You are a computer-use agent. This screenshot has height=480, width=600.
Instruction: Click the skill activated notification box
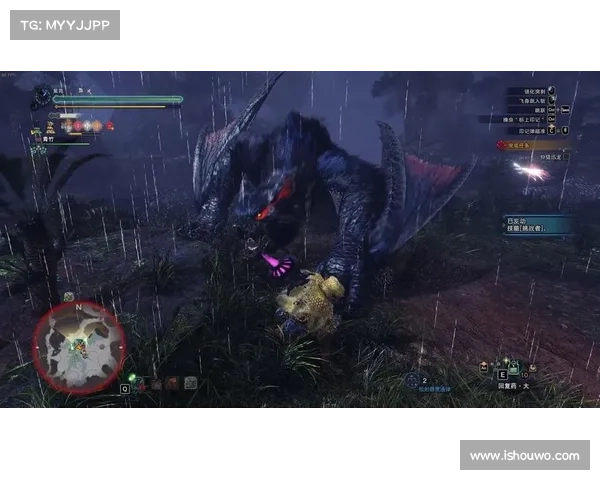pyautogui.click(x=538, y=226)
